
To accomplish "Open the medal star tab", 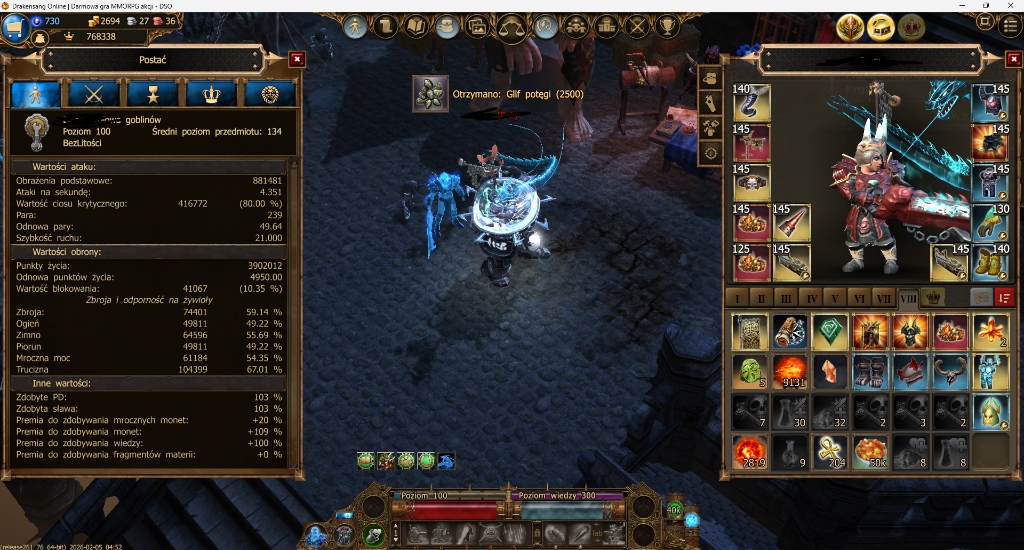I will [x=153, y=94].
